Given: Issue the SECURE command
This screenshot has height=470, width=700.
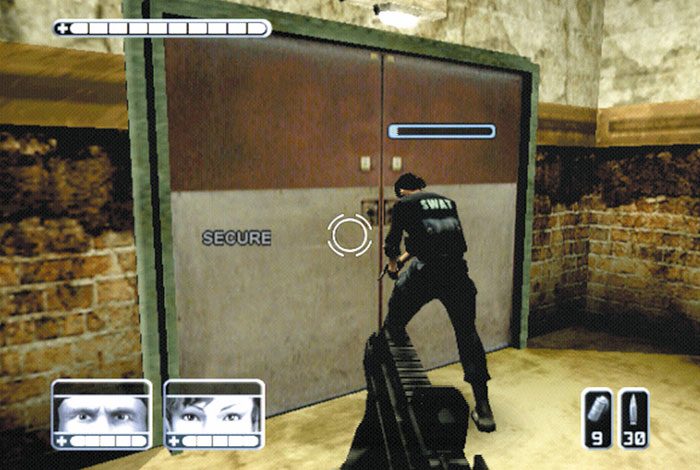Looking at the screenshot, I should pos(236,238).
